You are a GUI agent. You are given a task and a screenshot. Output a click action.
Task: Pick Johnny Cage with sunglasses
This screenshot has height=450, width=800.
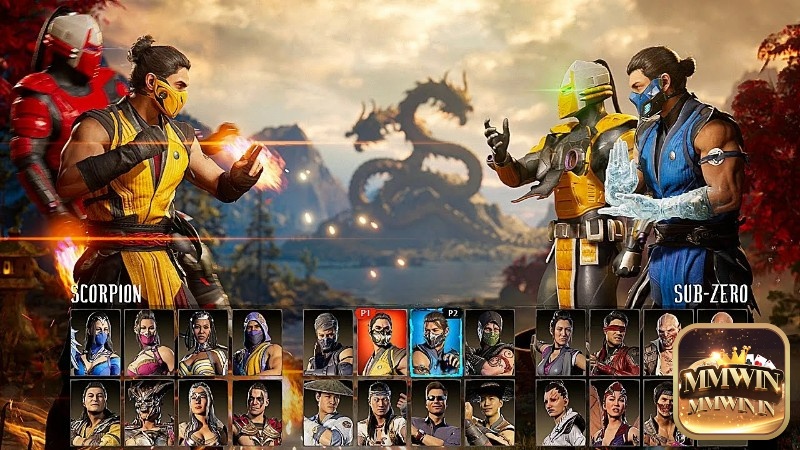tap(435, 412)
